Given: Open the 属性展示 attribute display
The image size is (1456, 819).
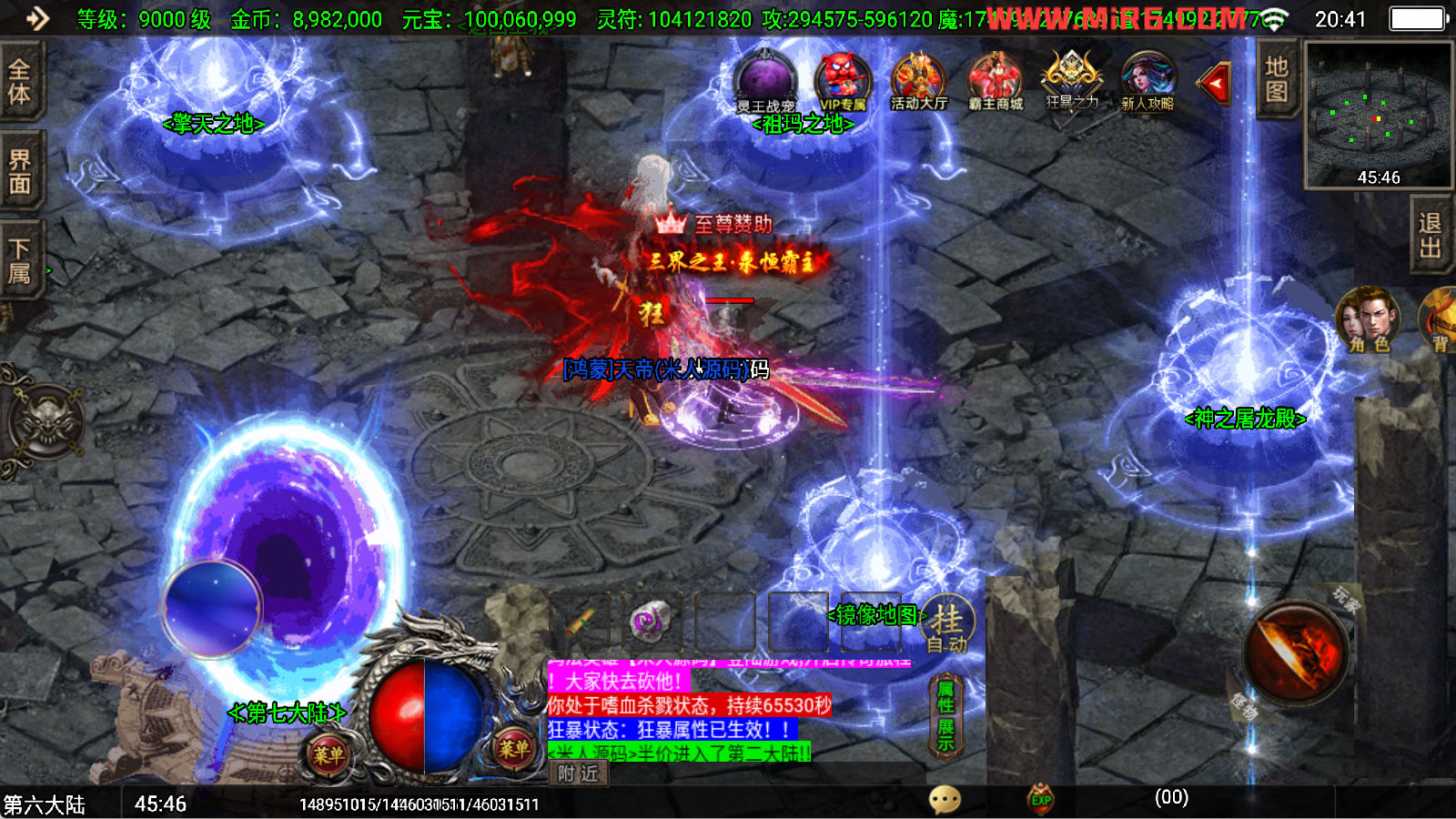Looking at the screenshot, I should [x=945, y=716].
